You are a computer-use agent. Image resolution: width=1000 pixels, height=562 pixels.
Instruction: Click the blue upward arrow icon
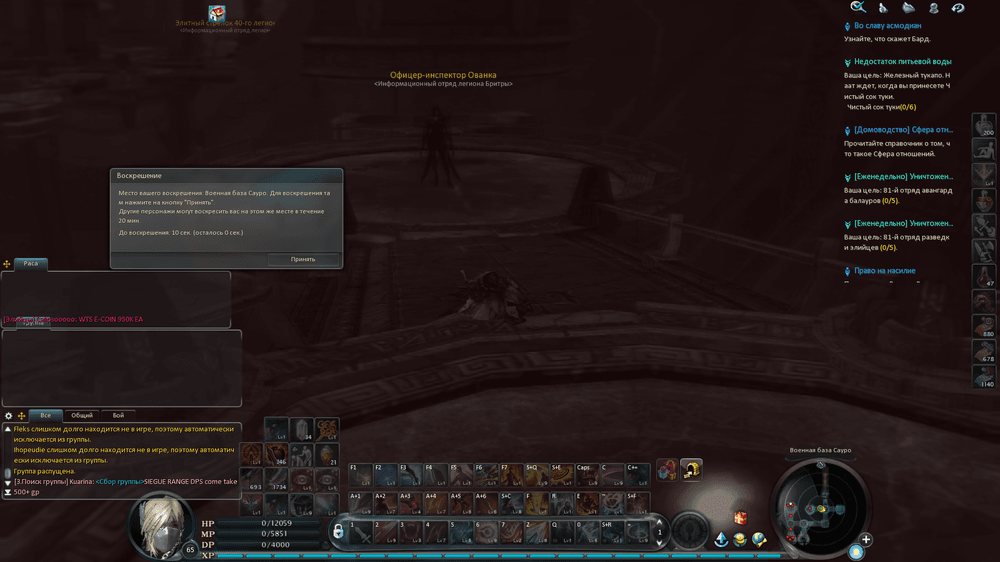point(721,539)
